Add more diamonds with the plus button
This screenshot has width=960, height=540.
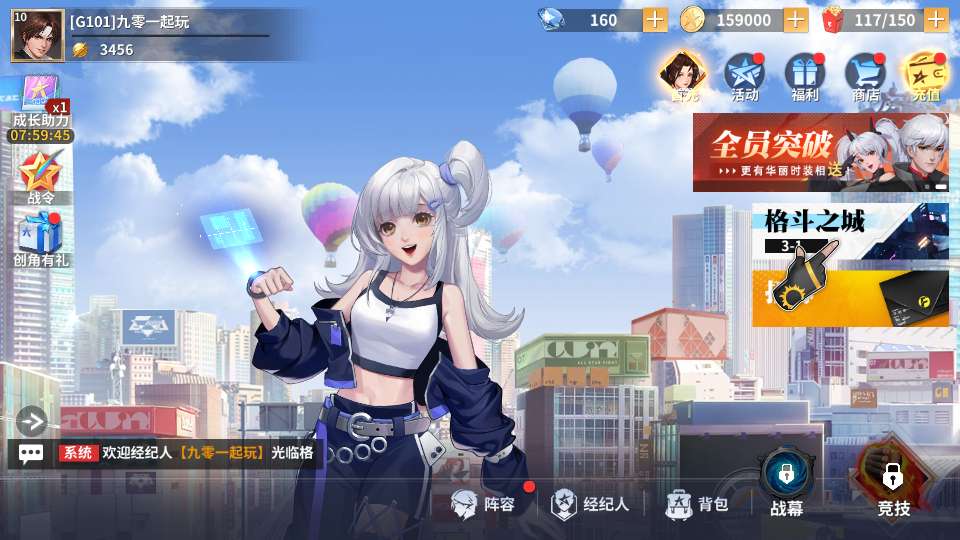655,20
